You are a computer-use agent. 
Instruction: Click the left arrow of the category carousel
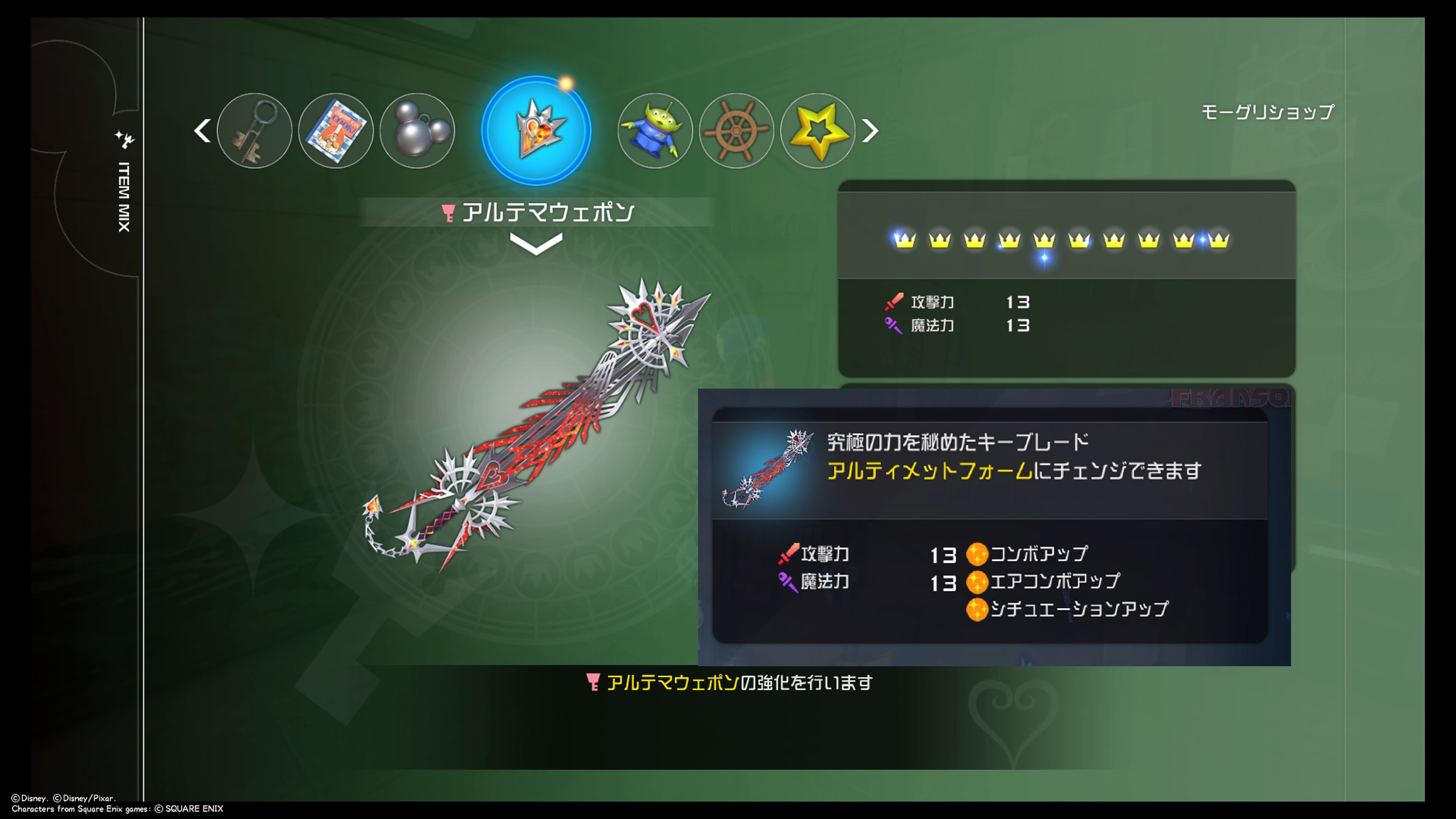click(202, 130)
